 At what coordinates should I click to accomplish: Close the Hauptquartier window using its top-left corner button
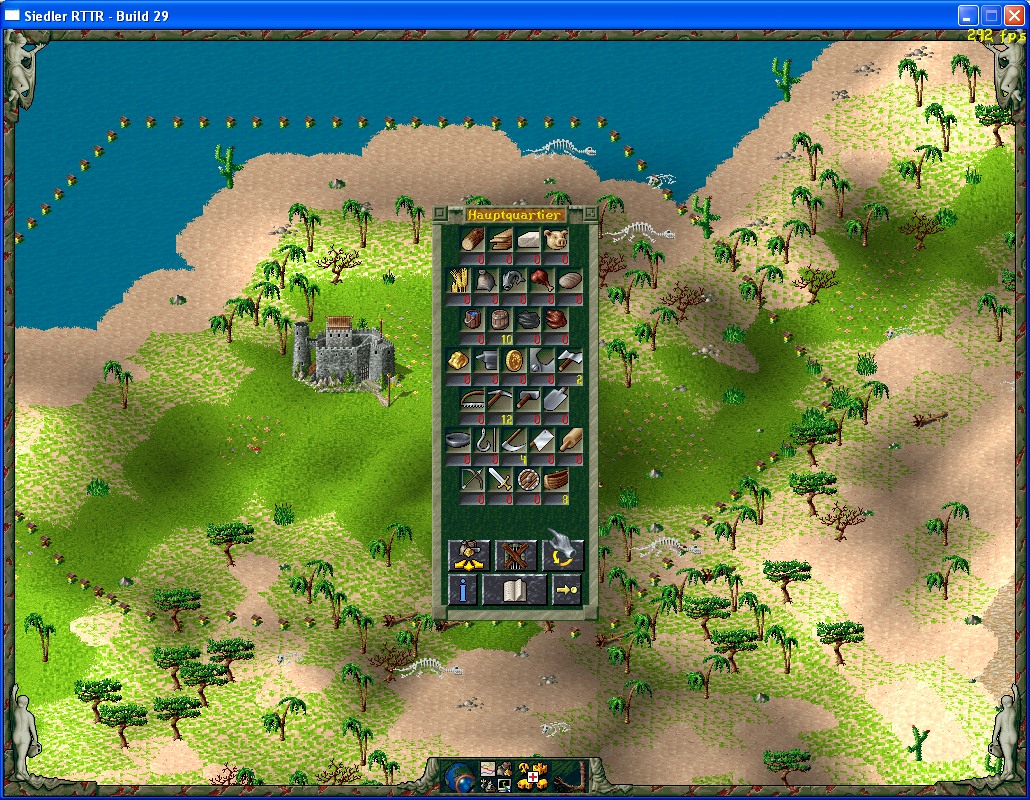click(440, 213)
